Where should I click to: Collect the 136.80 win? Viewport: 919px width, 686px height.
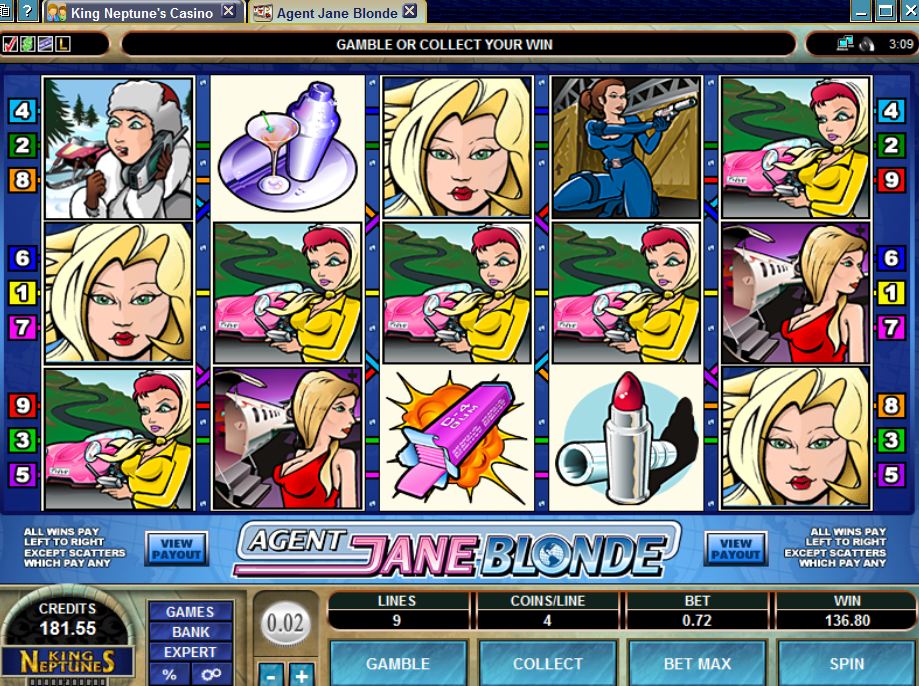[547, 663]
